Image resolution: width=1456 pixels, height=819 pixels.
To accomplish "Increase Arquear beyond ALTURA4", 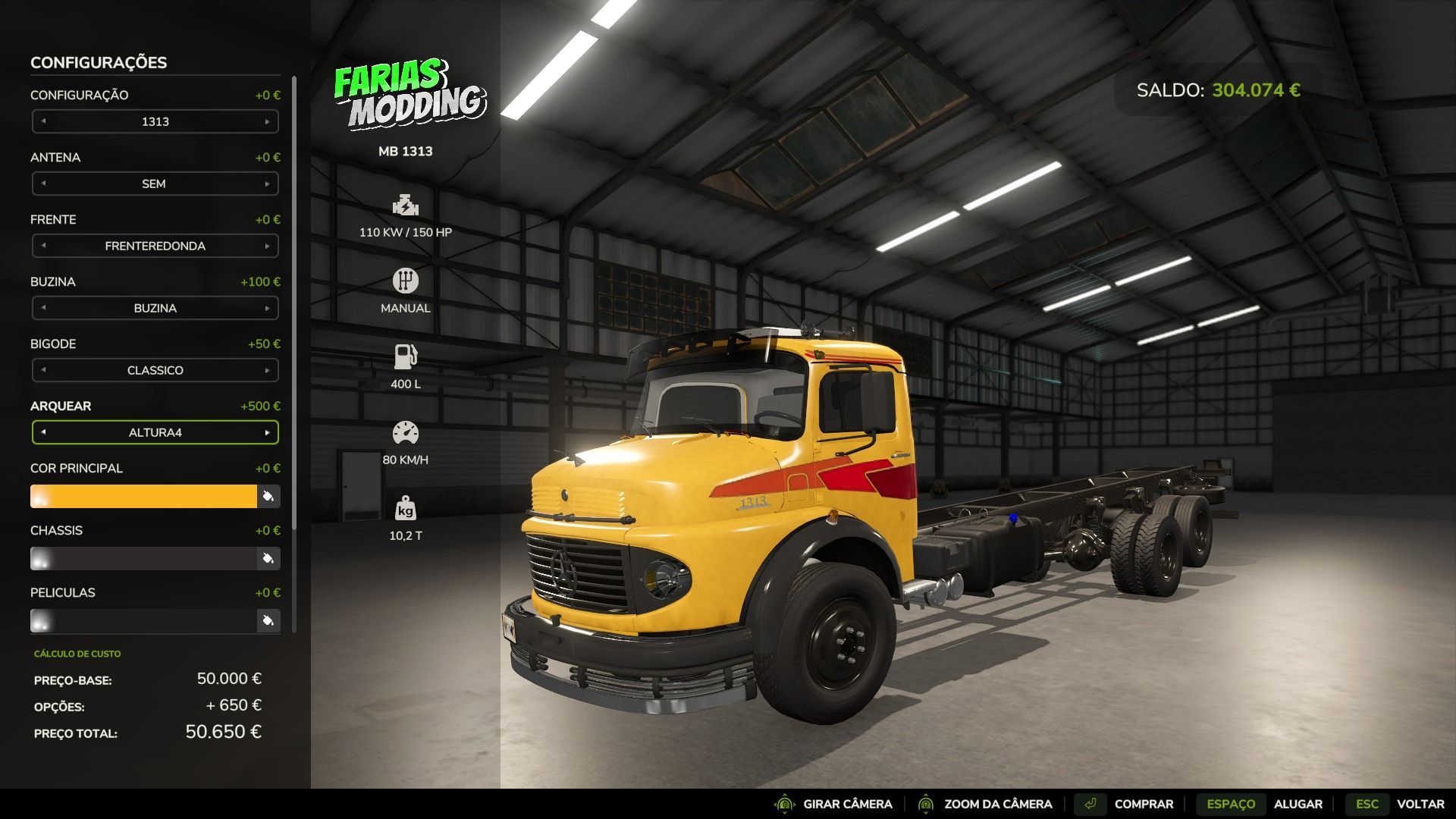I will click(267, 432).
